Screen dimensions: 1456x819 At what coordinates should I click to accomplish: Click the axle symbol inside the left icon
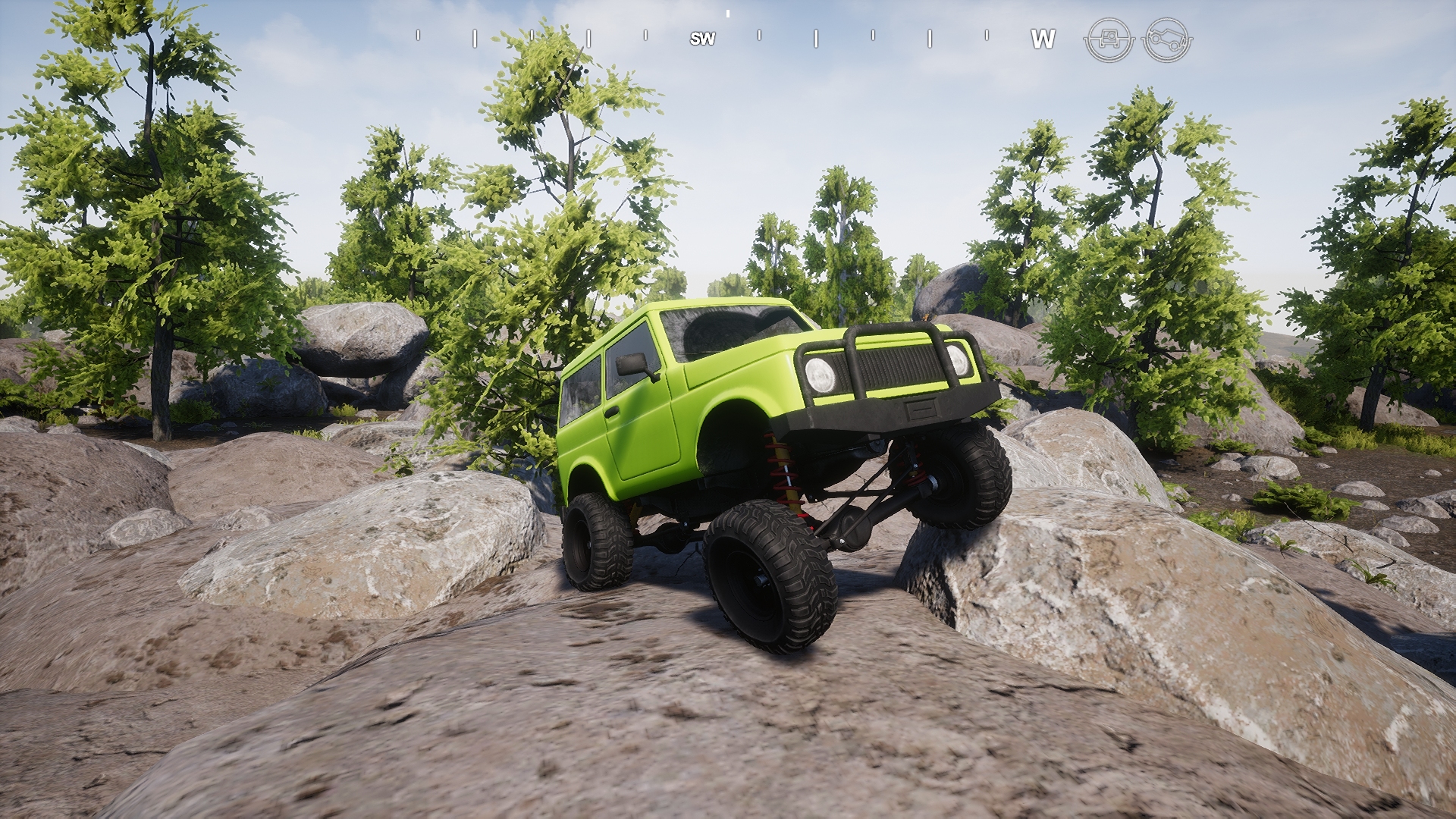1109,39
